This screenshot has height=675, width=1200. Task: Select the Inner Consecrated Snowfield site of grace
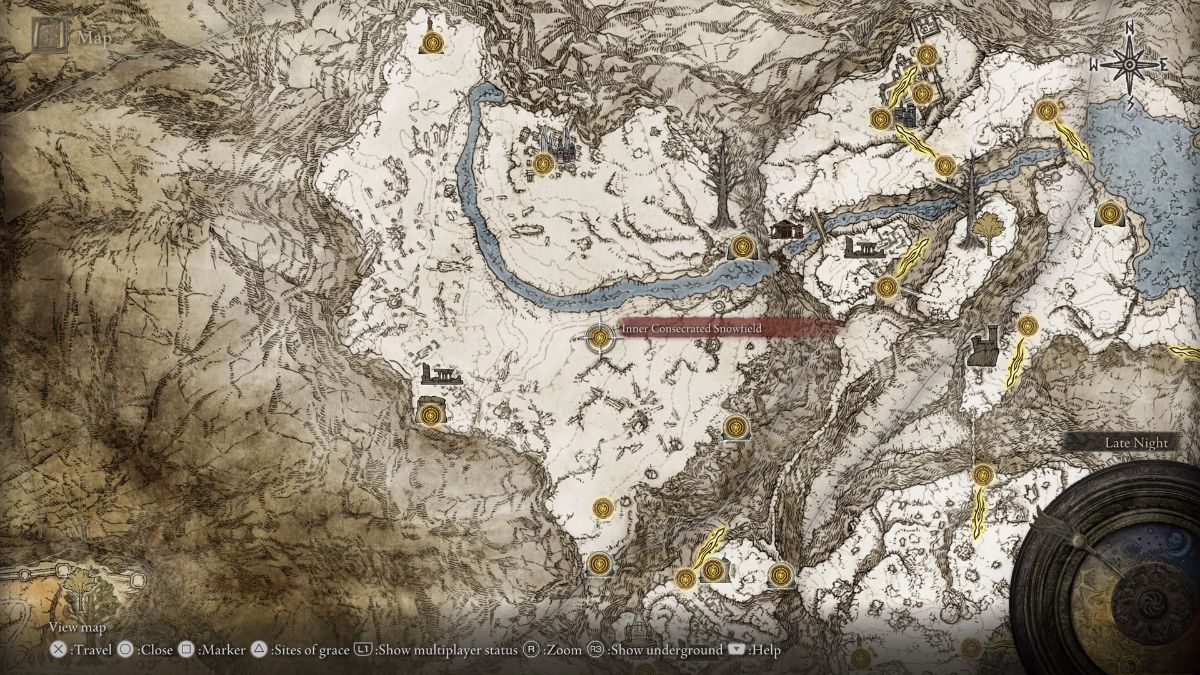[600, 337]
